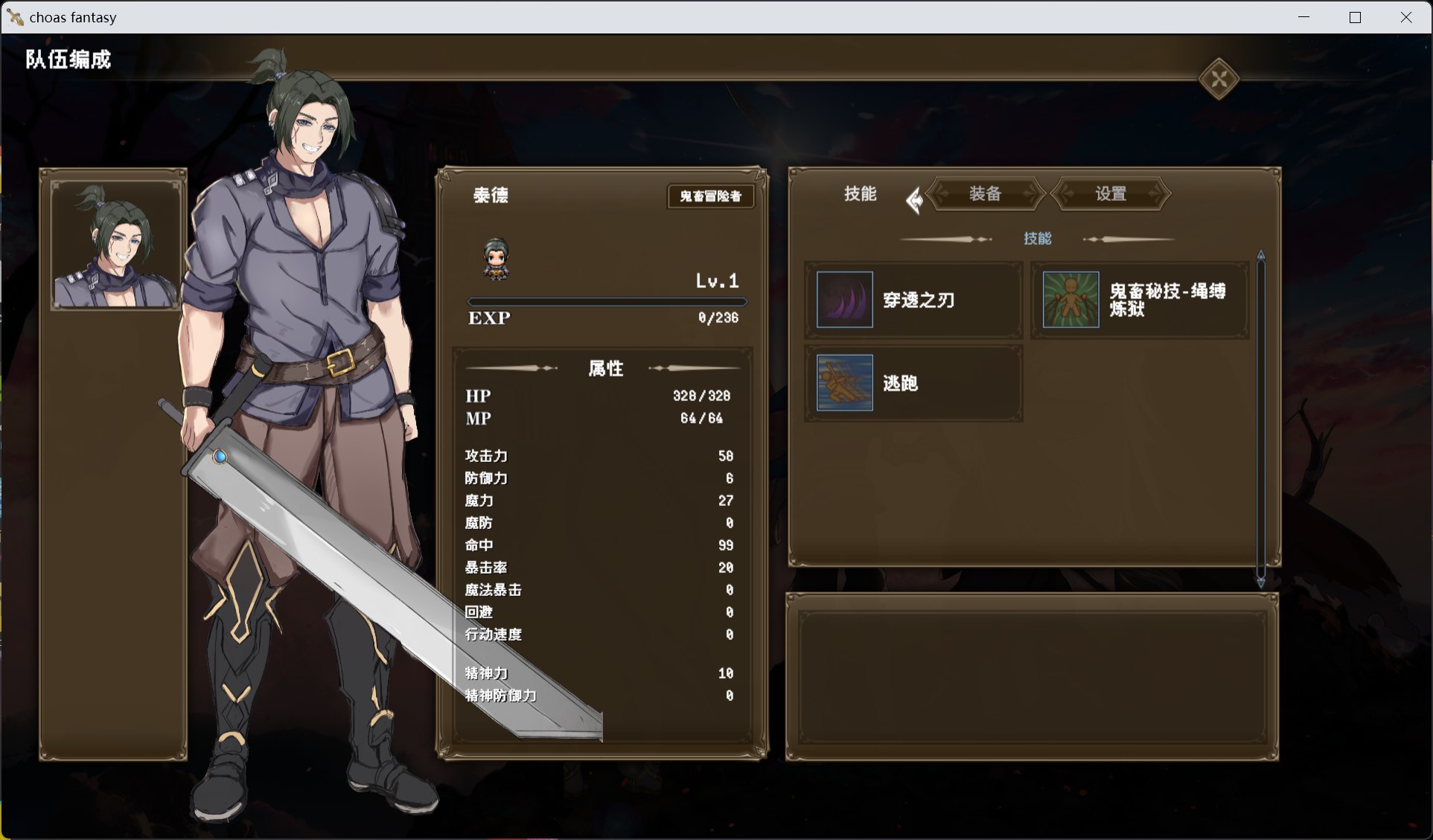This screenshot has width=1433, height=840.
Task: Click the skill list scroll-down arrow
Action: tap(1261, 582)
